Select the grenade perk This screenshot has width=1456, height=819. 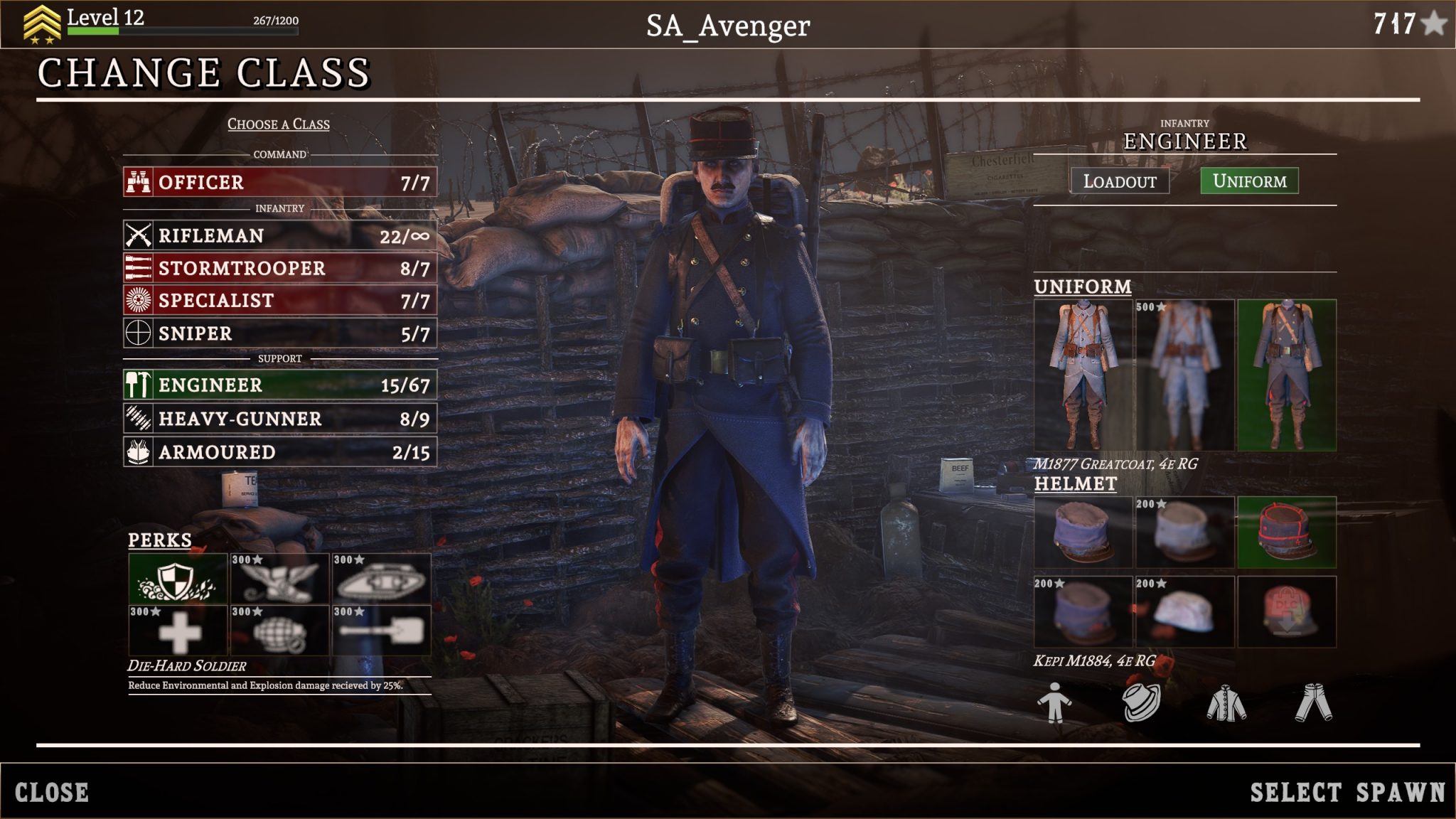[279, 631]
